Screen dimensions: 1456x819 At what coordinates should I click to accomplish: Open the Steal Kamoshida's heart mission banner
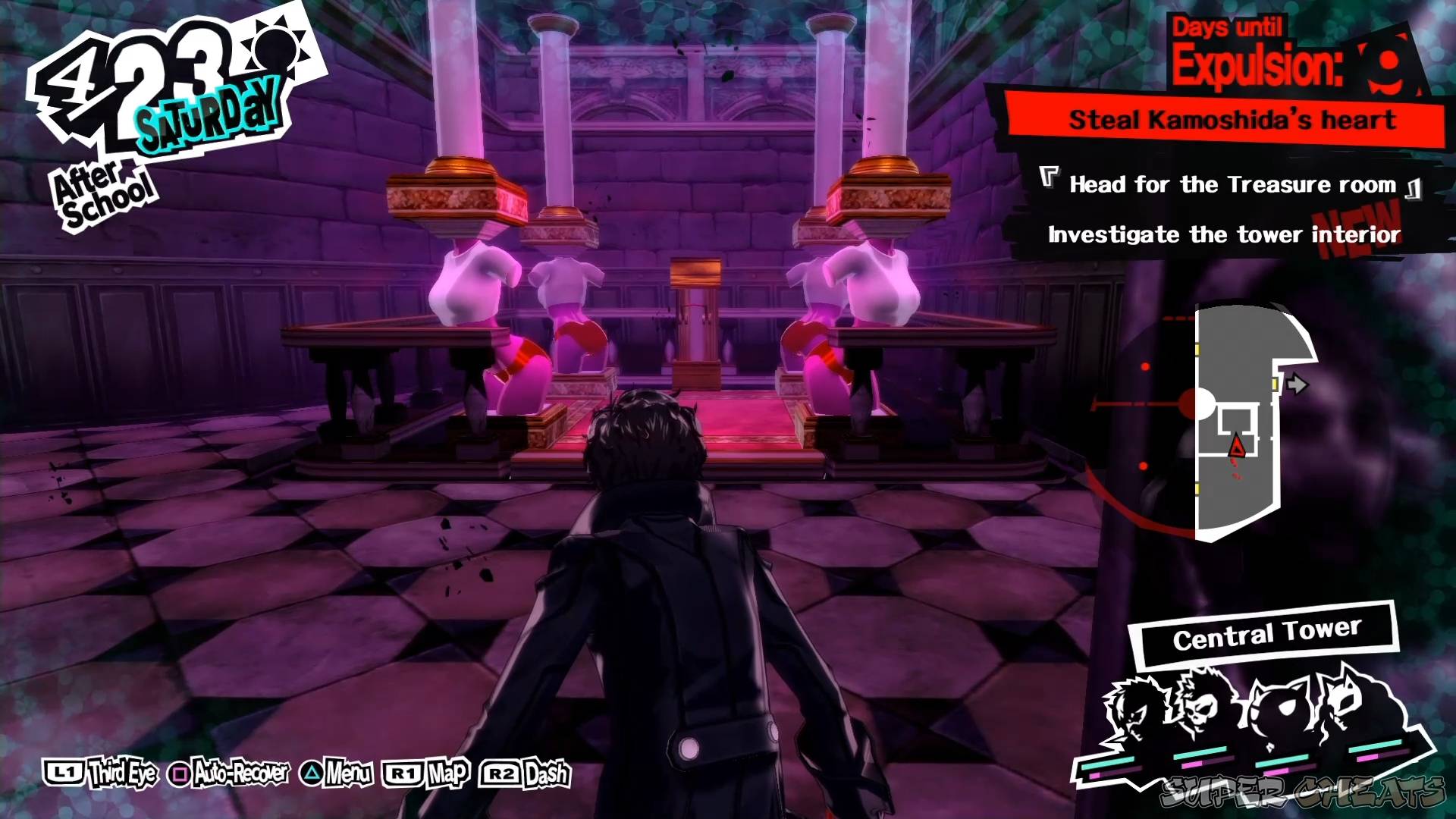pyautogui.click(x=1232, y=119)
